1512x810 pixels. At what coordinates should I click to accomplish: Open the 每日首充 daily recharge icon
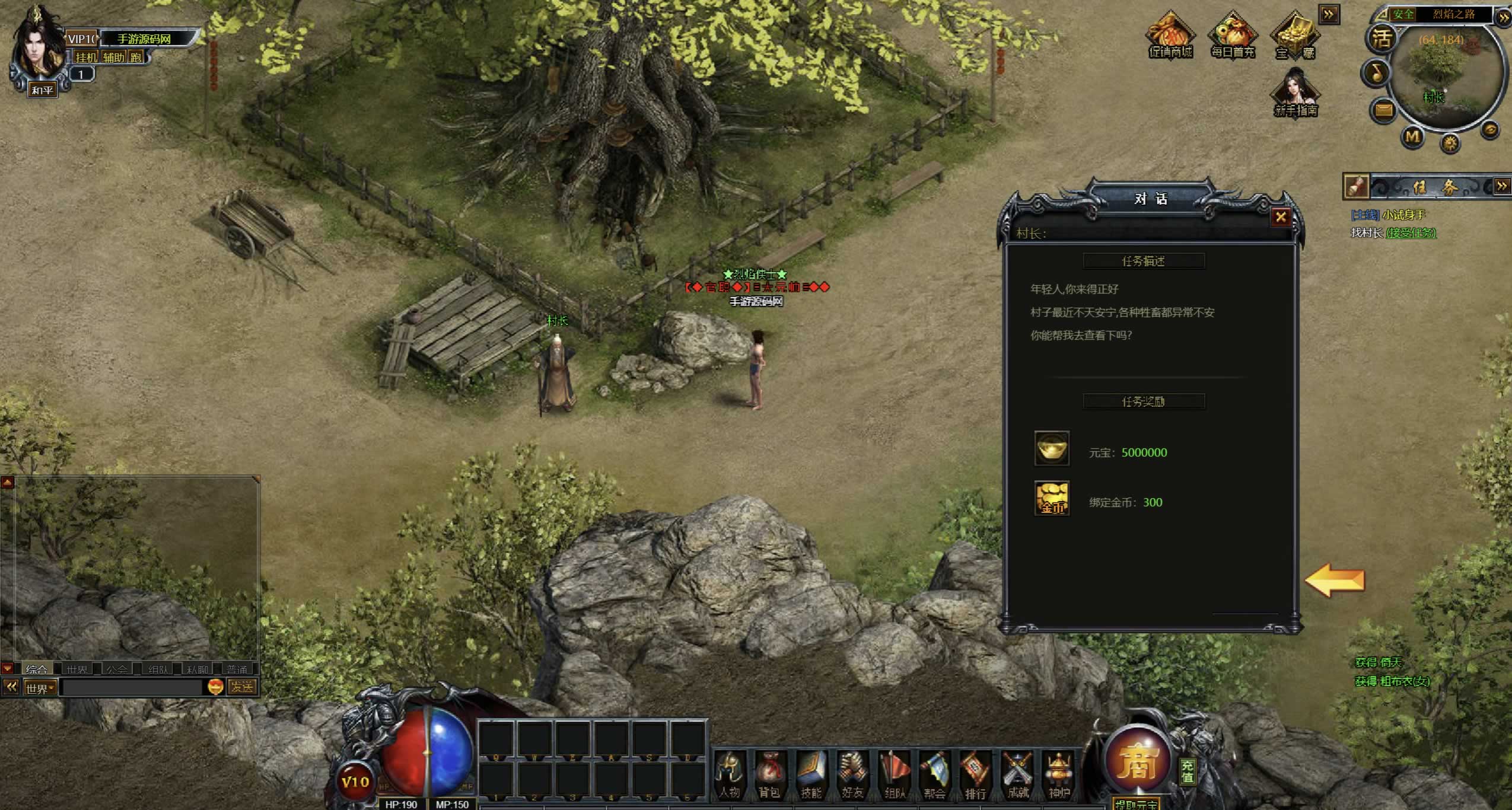[1233, 36]
